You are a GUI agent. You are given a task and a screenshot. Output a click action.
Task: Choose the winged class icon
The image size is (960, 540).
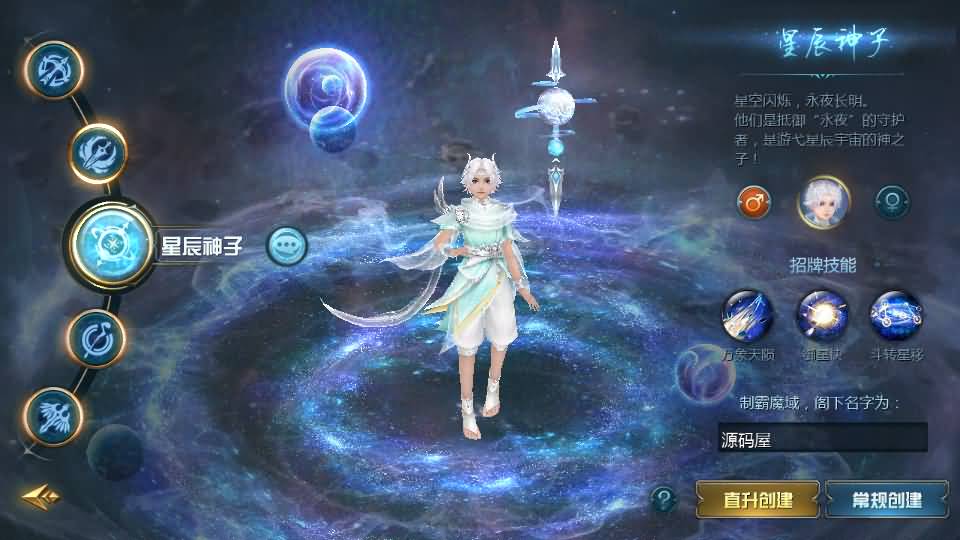click(x=53, y=415)
